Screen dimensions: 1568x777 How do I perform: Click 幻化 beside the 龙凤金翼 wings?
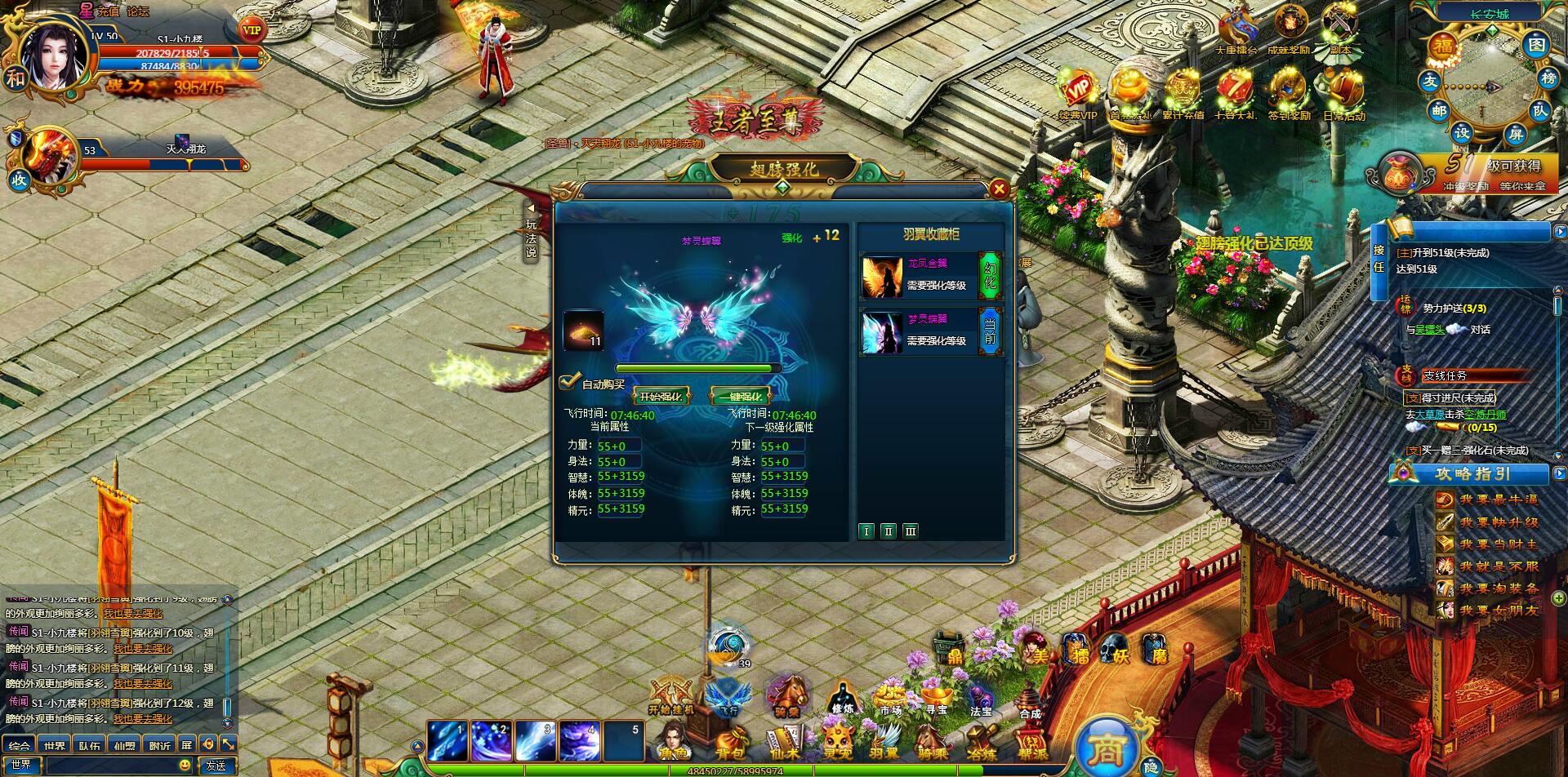tap(990, 276)
